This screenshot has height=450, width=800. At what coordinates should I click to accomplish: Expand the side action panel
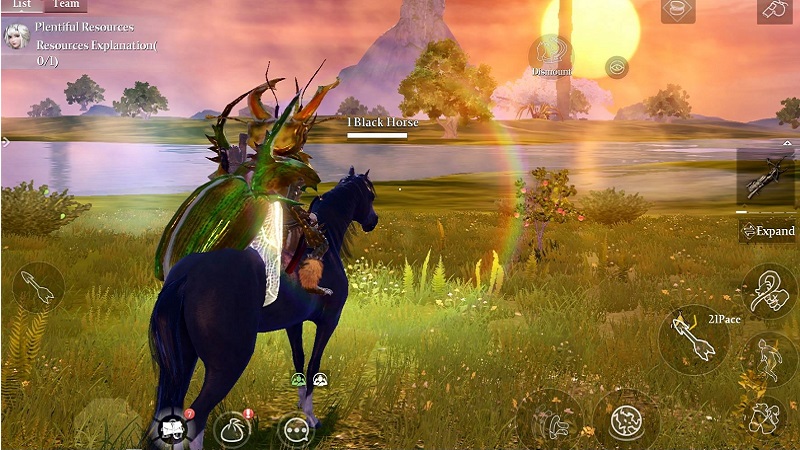click(768, 231)
